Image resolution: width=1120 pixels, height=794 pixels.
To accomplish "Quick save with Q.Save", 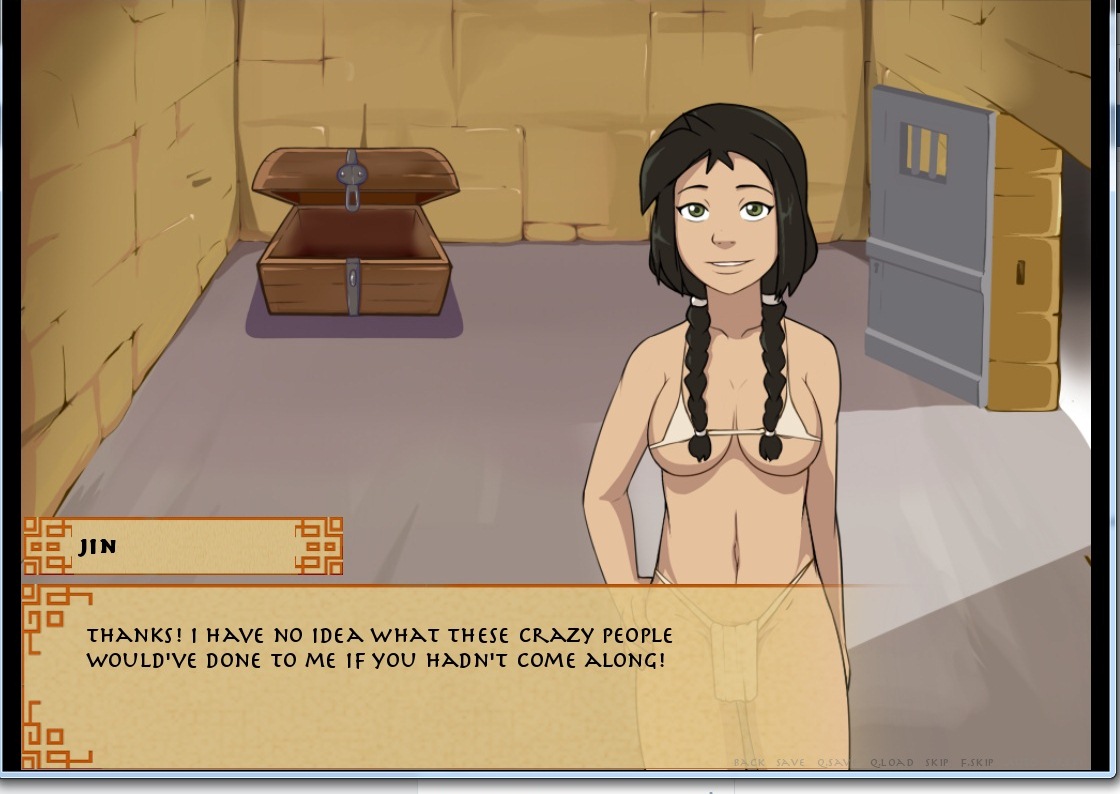I will pos(835,762).
